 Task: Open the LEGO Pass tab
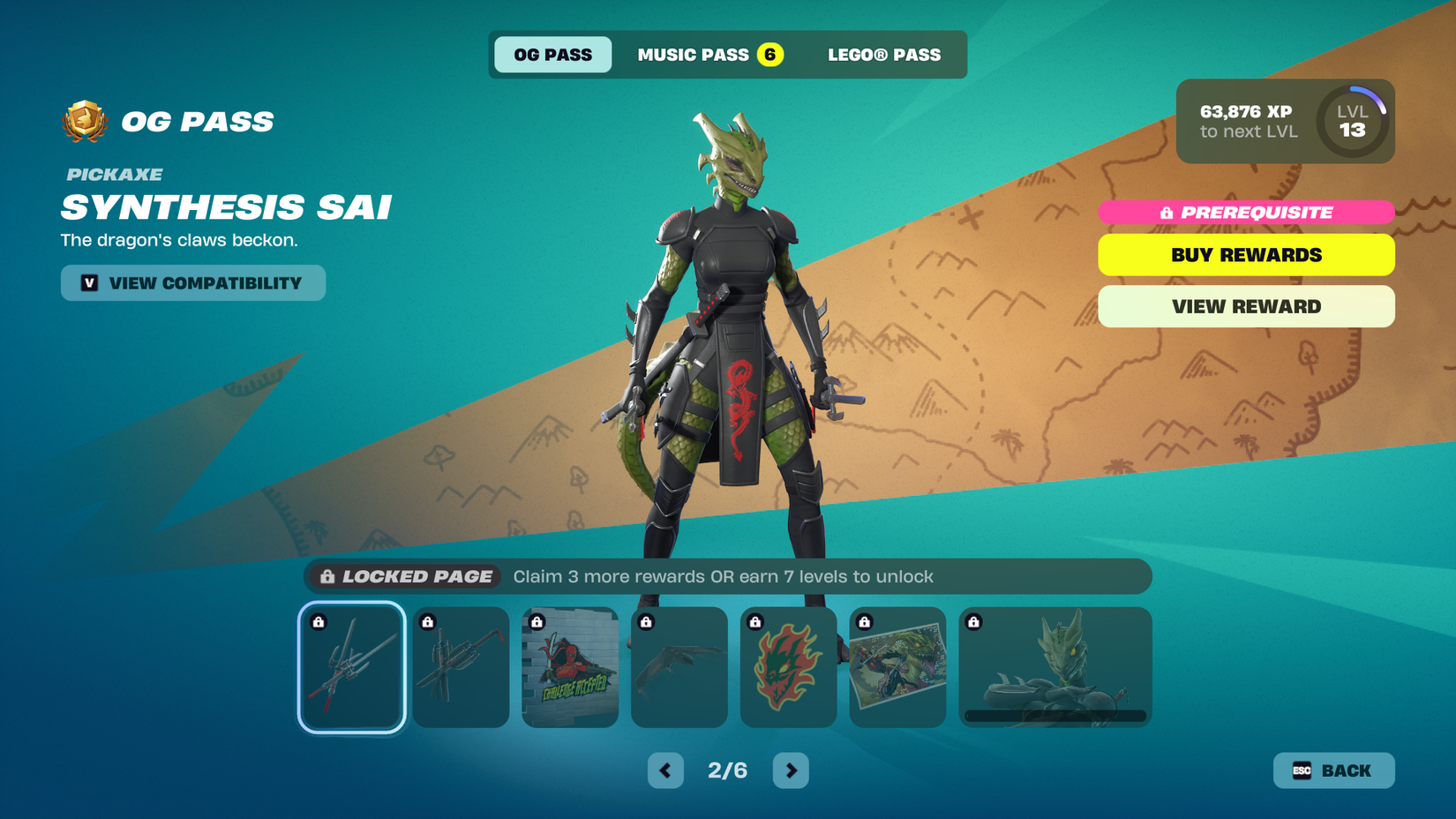coord(883,54)
